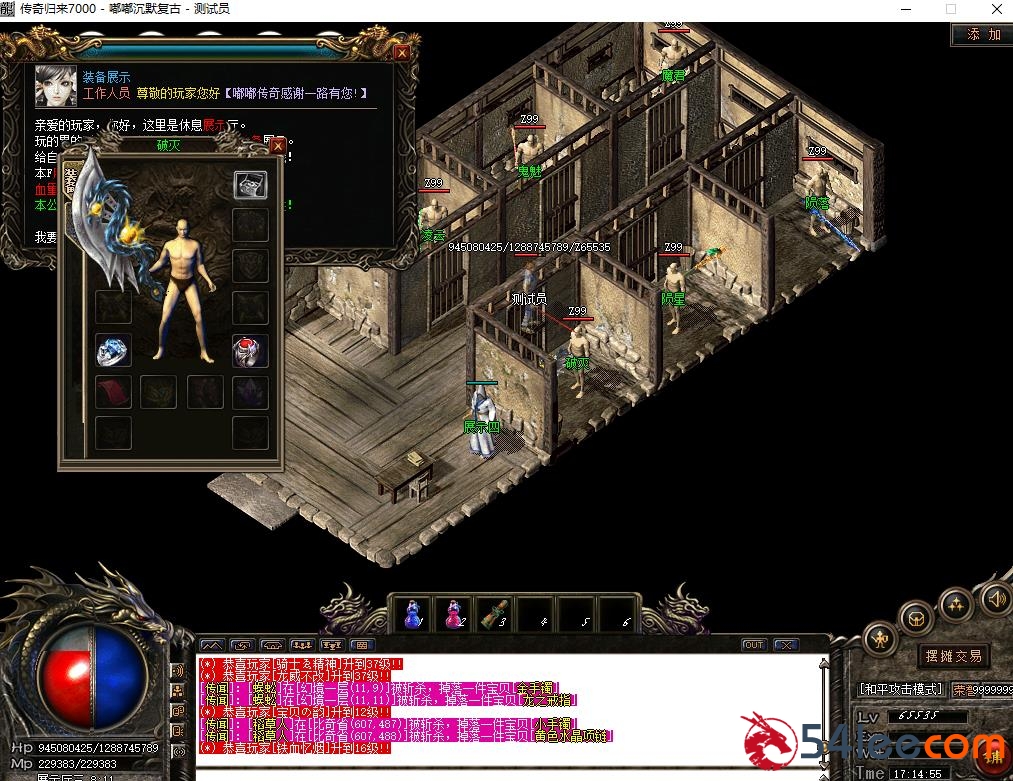Select the red gem ring slot
This screenshot has width=1013, height=781.
point(250,350)
